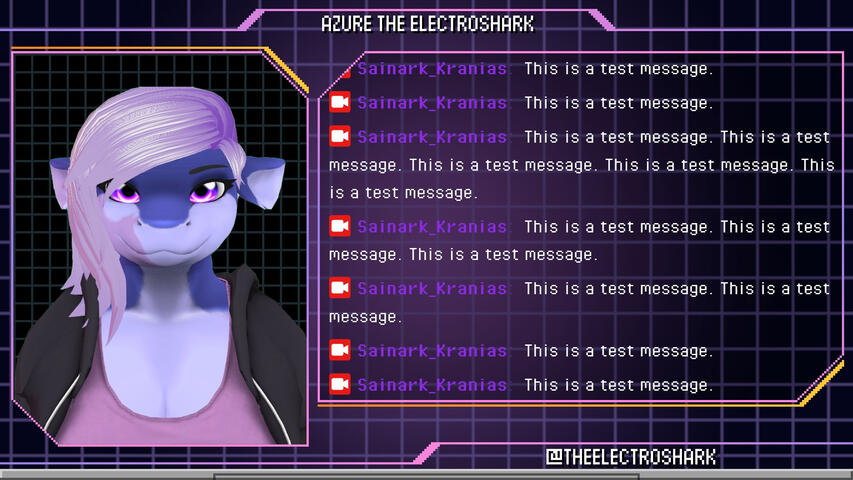
Task: Click the @THEELECTROSHARK handle tag
Action: pos(630,457)
